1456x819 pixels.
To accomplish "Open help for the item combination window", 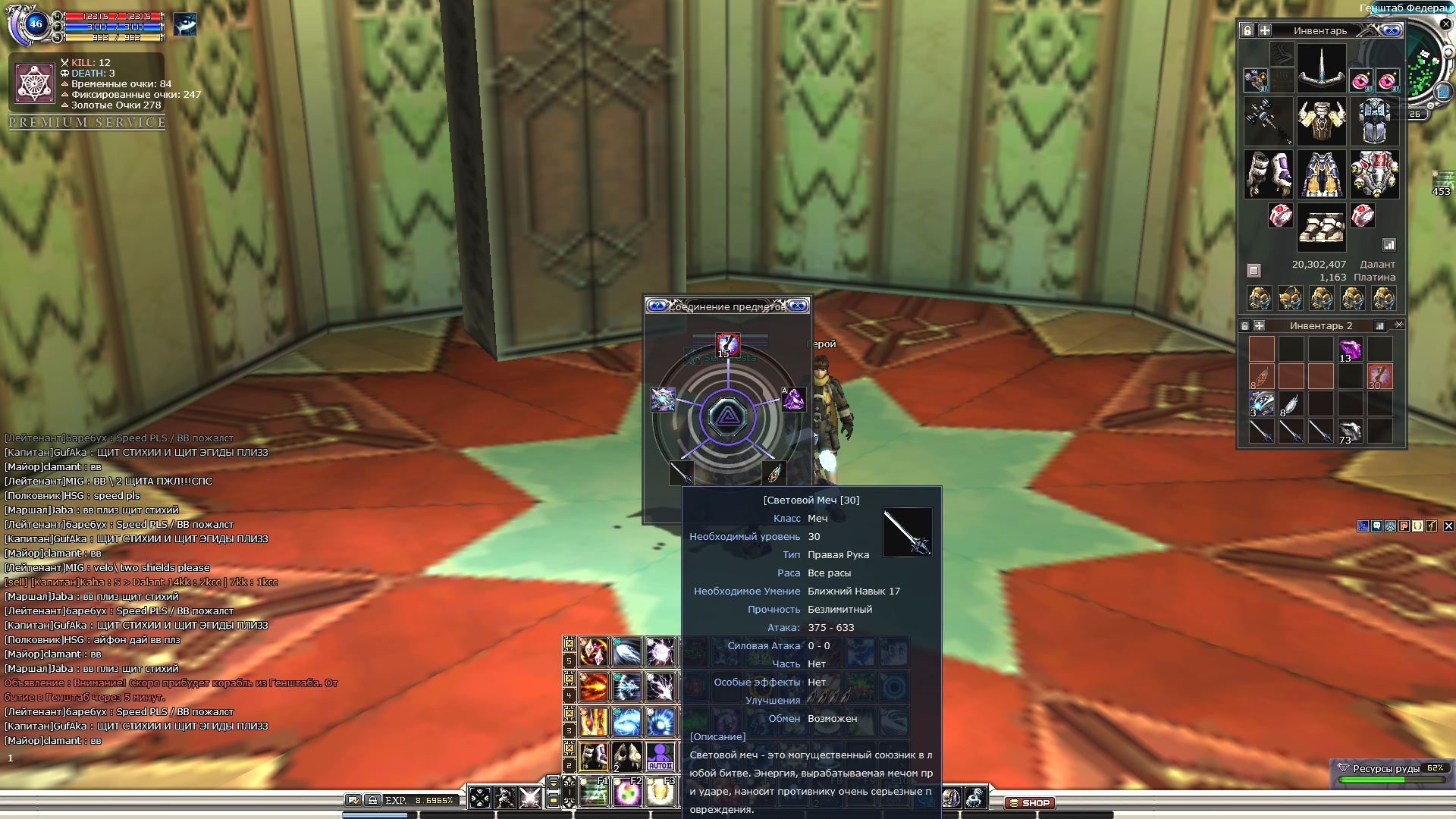I will coord(657,306).
